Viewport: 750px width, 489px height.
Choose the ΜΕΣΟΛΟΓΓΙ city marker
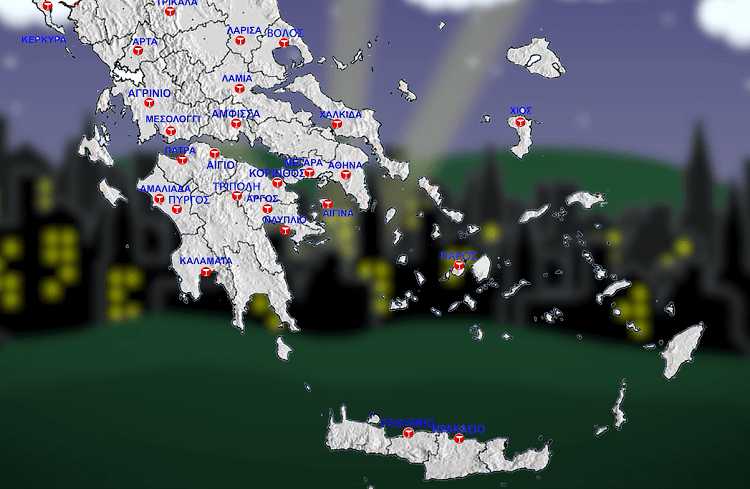[x=171, y=130]
